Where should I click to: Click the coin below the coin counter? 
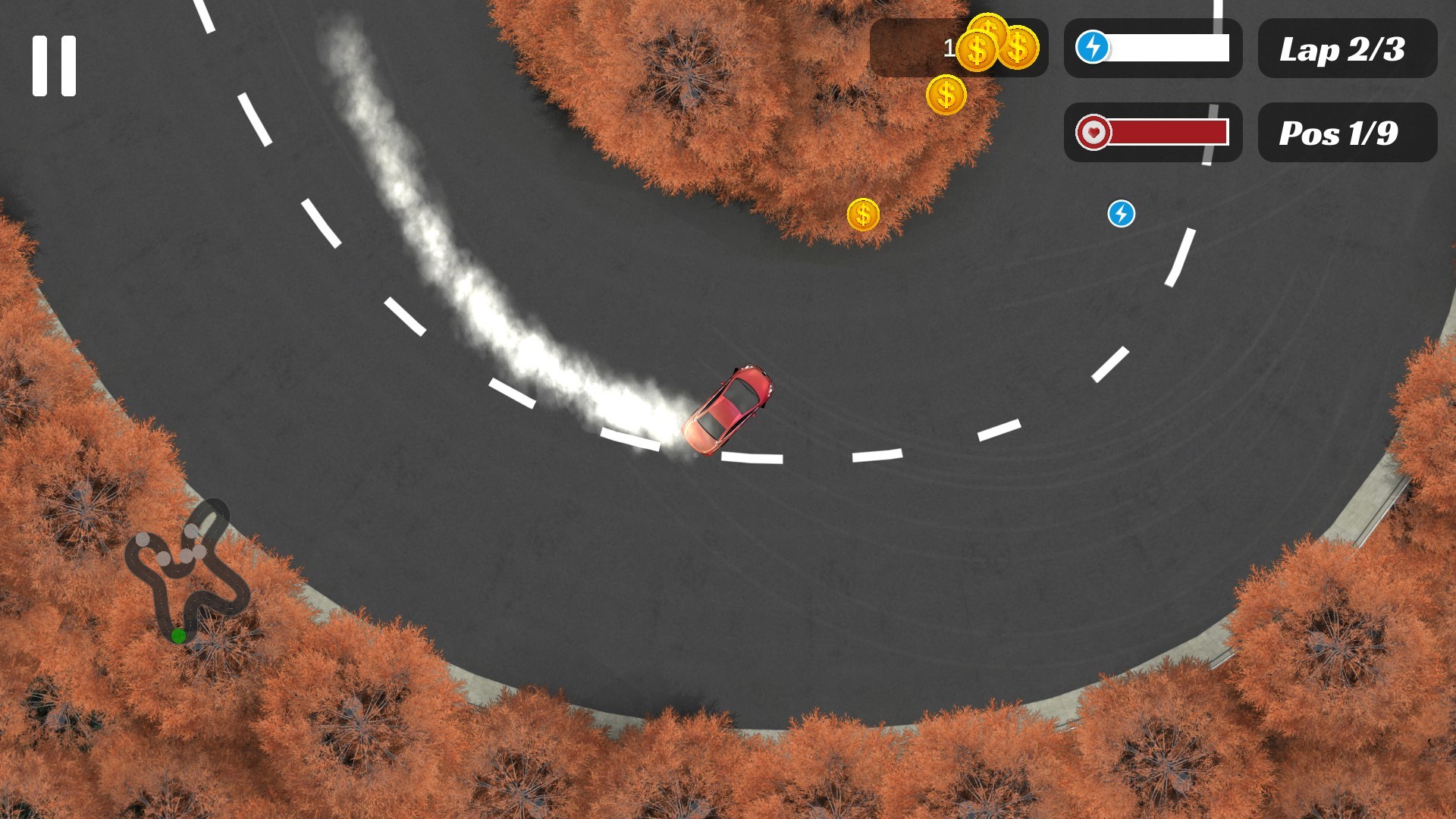pos(947,95)
